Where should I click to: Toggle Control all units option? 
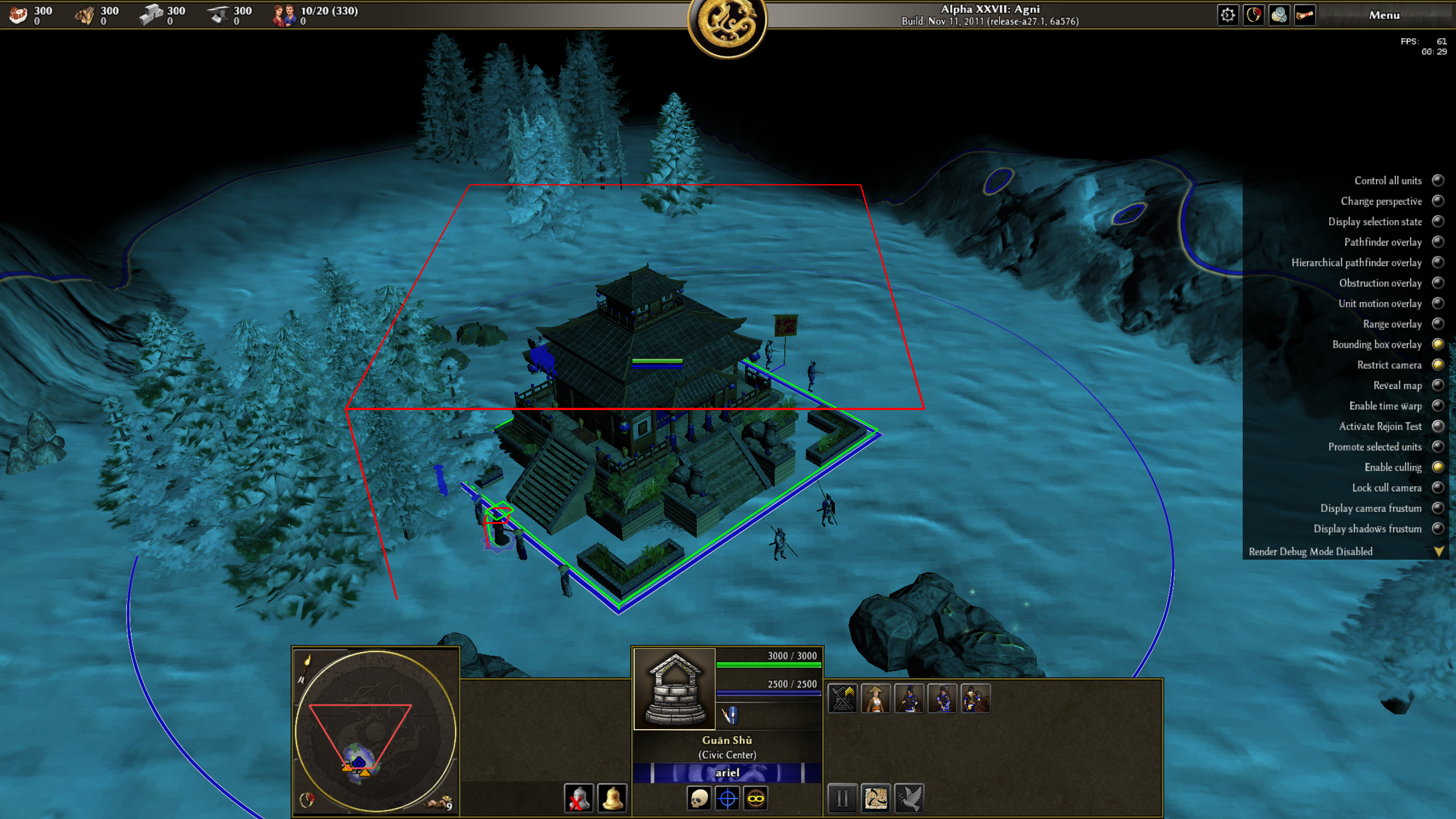pos(1438,181)
